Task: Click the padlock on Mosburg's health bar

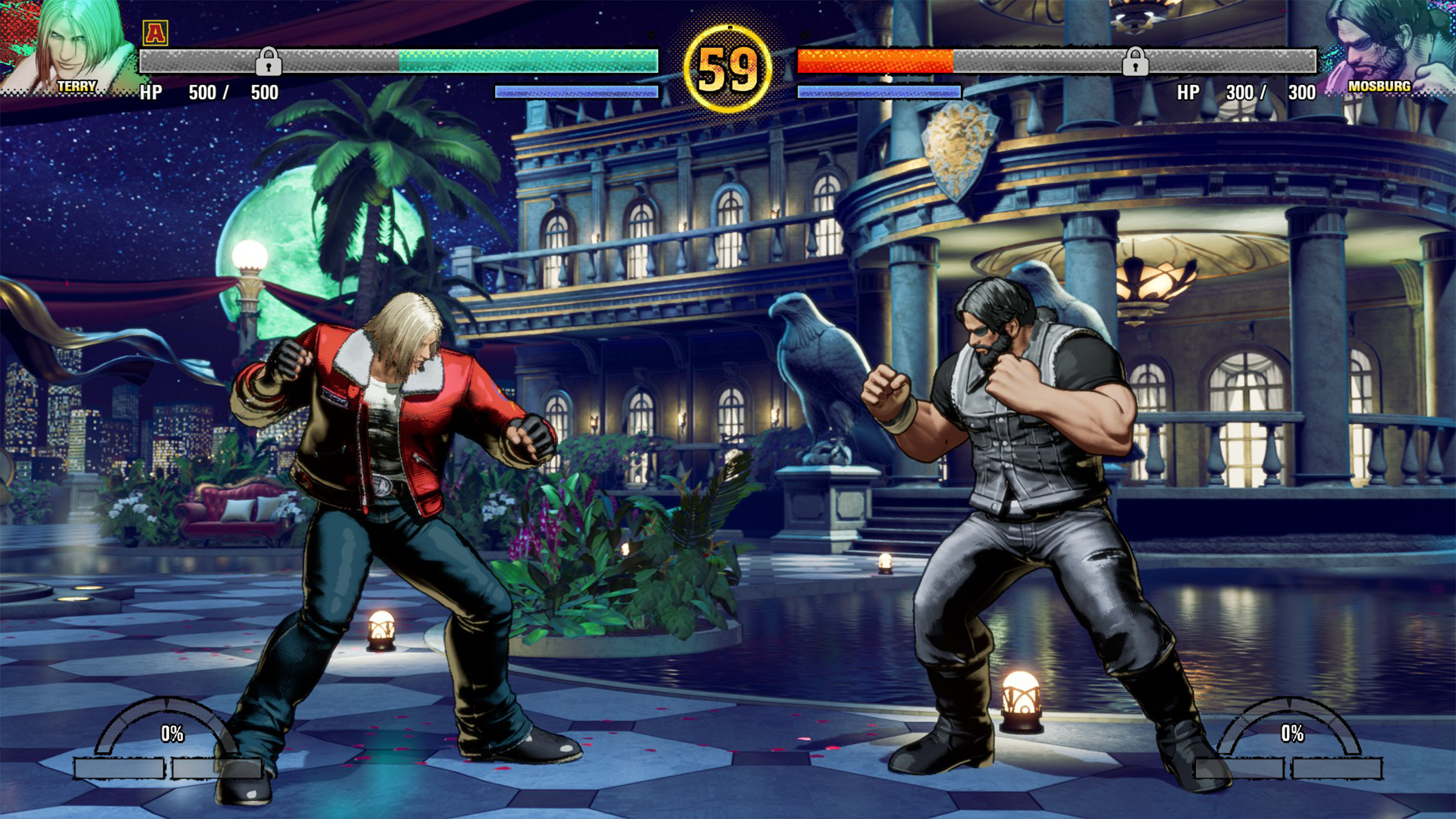Action: coord(1134,61)
